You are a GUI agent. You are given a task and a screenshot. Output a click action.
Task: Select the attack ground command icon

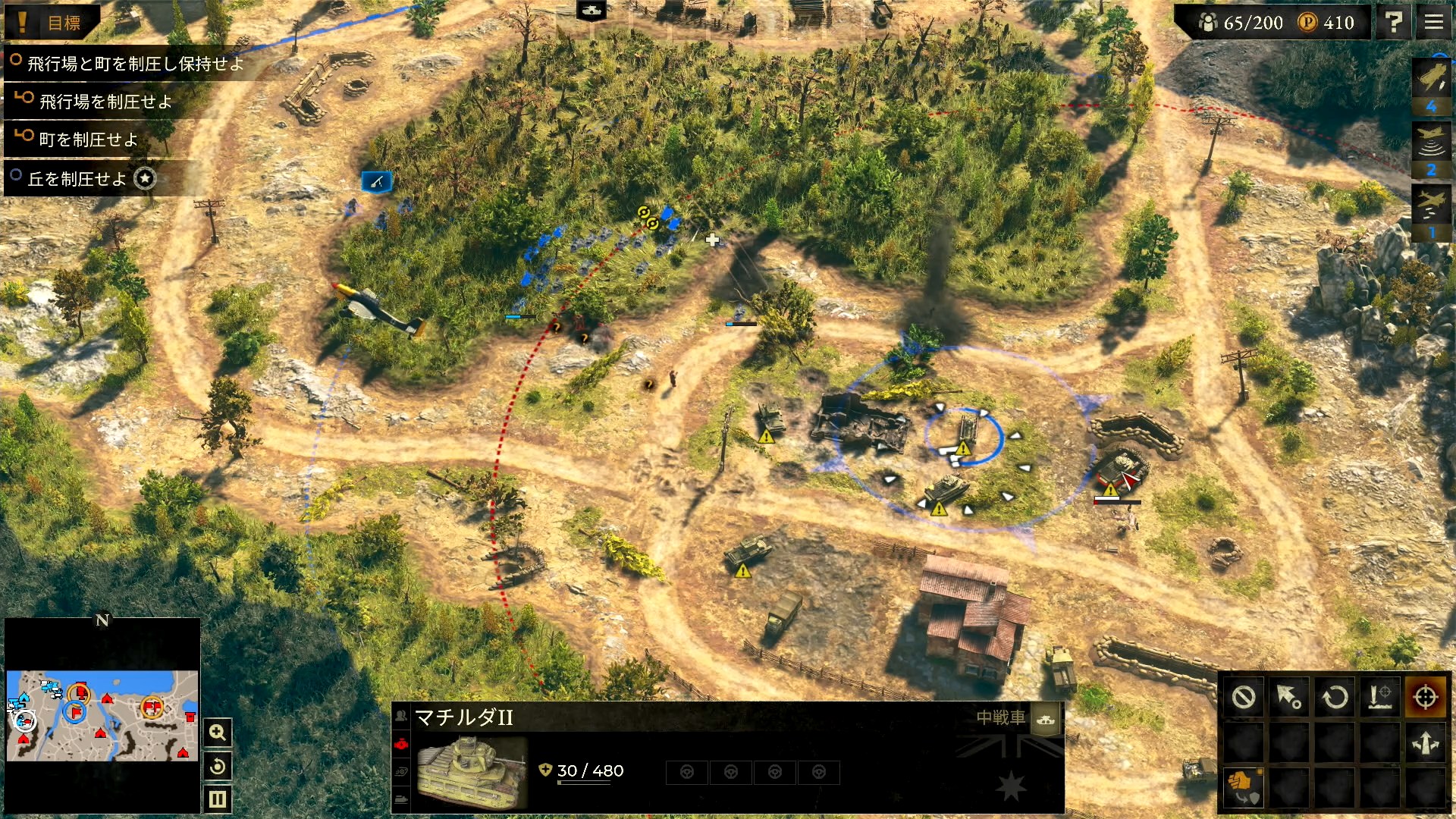pyautogui.click(x=1379, y=696)
